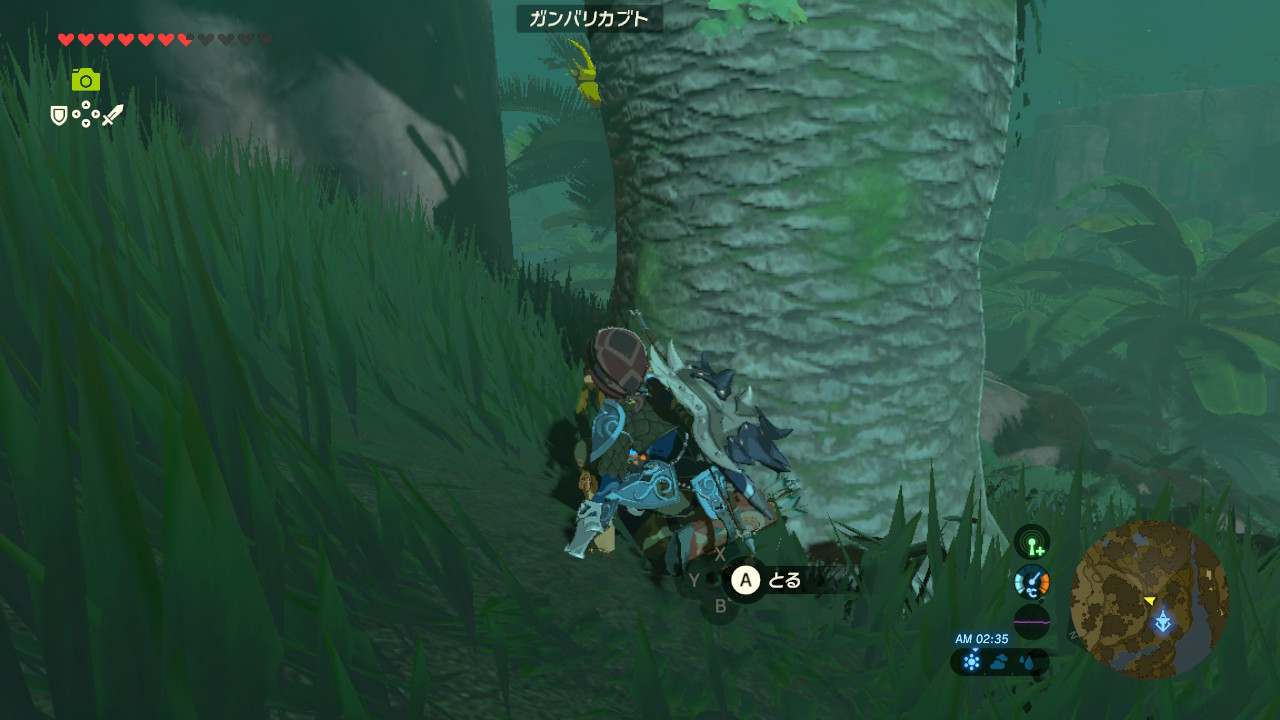The width and height of the screenshot is (1280, 720).
Task: Select the glowing blue shrine marker on minimap
Action: pos(1162,622)
